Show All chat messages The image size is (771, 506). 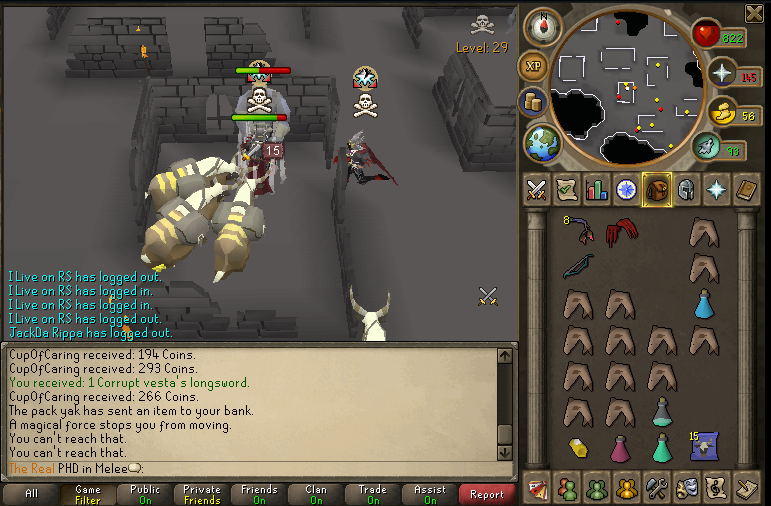point(31,494)
